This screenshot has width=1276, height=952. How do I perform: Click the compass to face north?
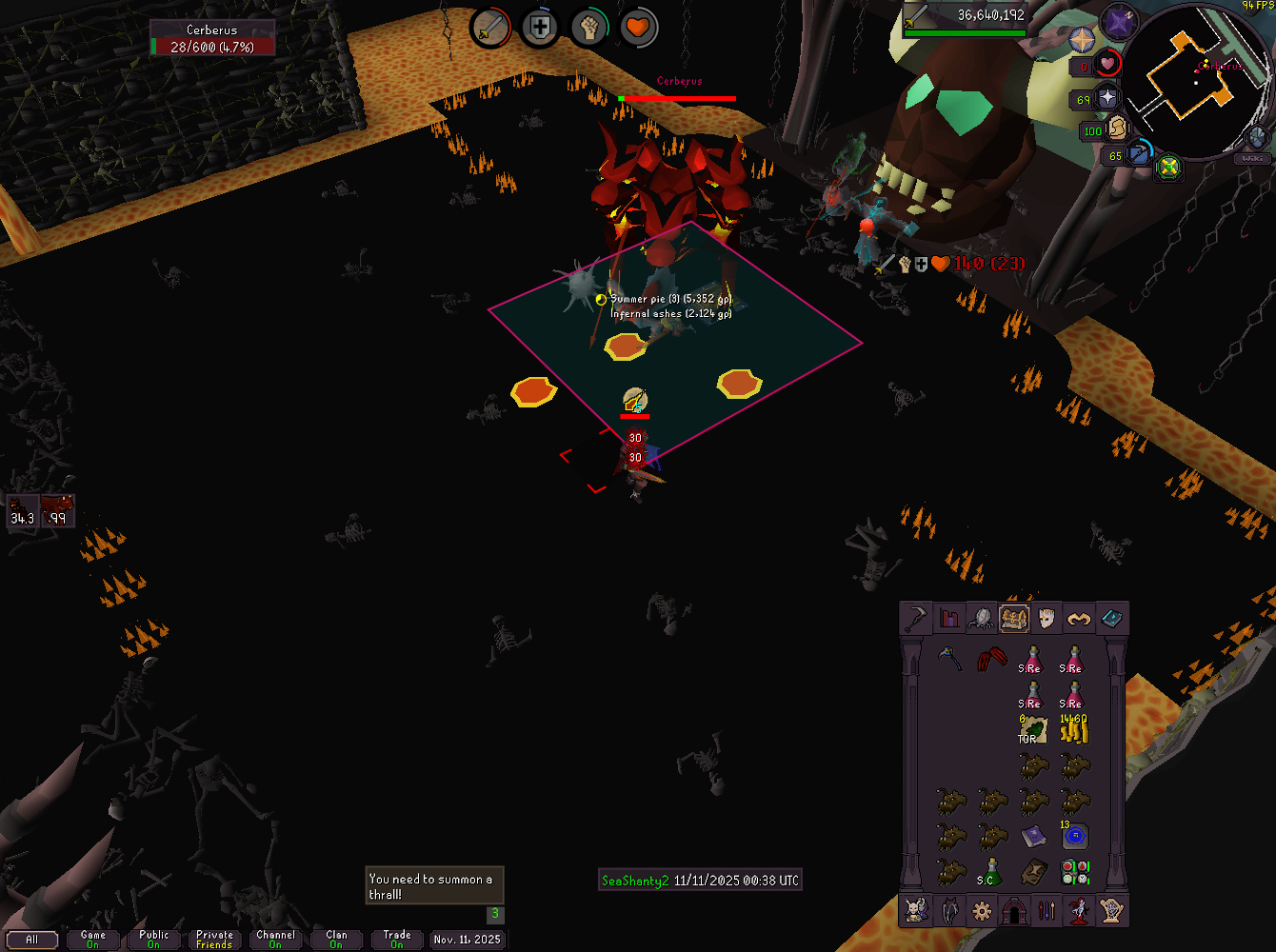[1083, 40]
